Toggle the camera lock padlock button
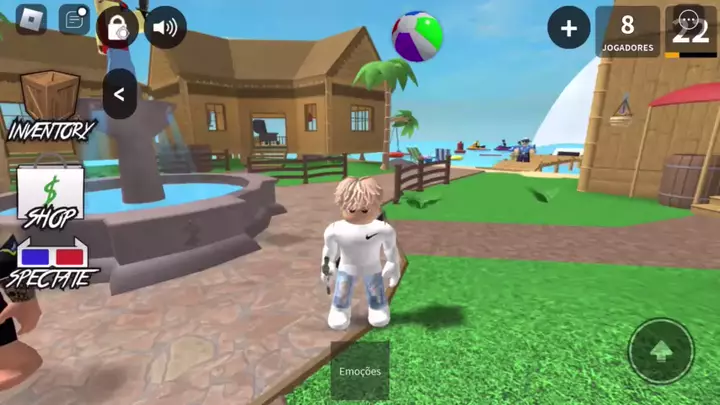Screen dimensions: 720x405 click(118, 27)
